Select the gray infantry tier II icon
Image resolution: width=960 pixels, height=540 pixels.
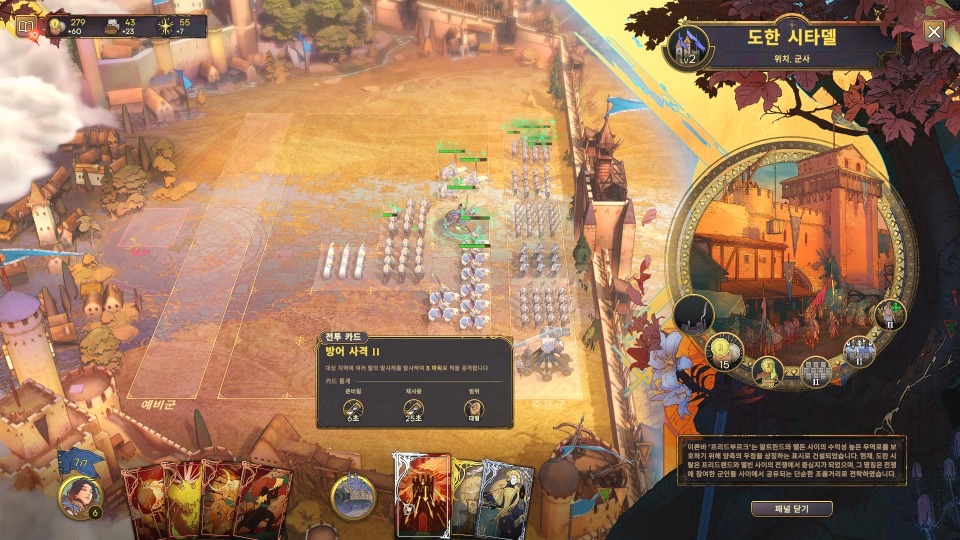click(x=815, y=372)
